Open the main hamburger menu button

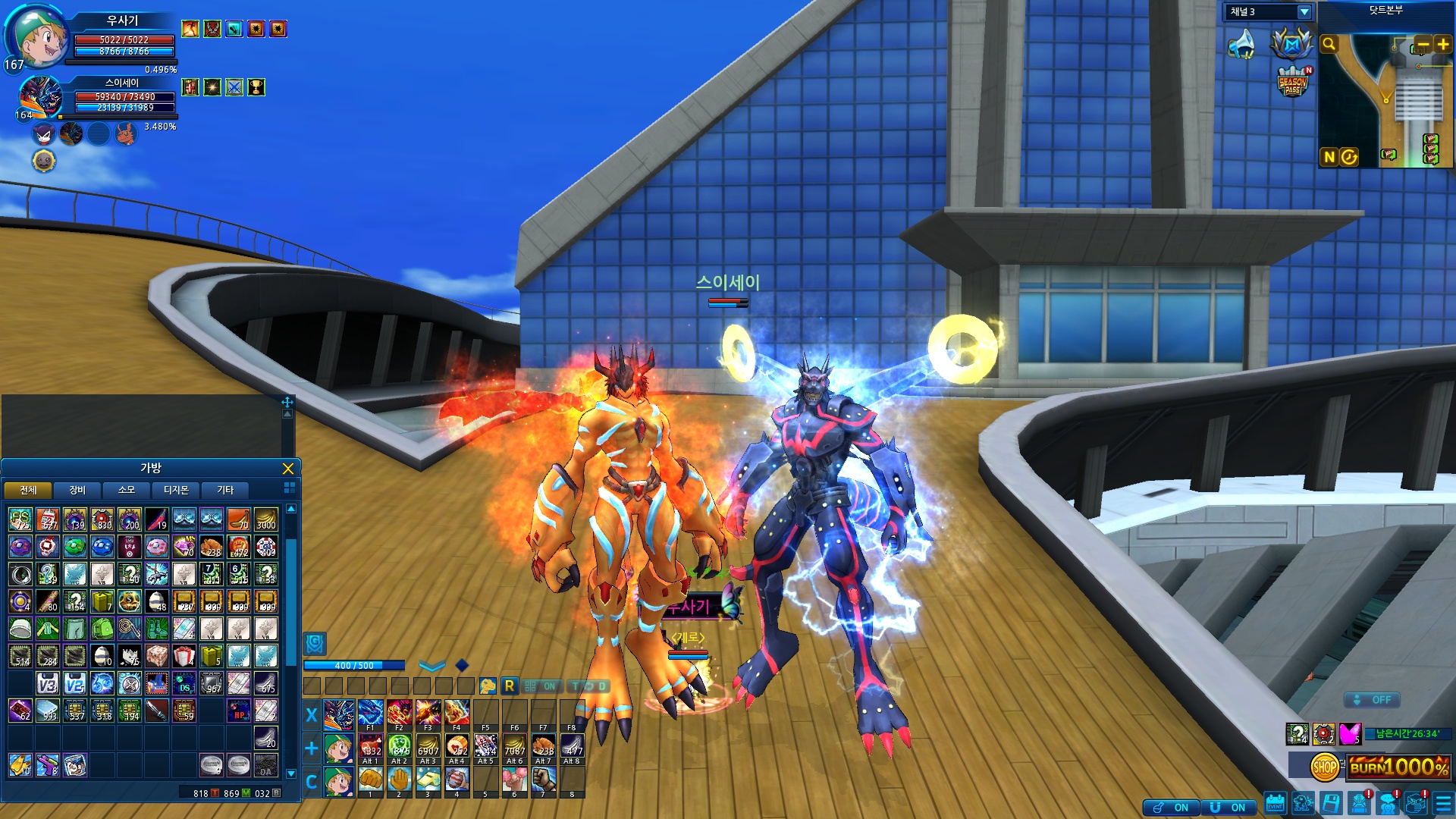[1443, 804]
